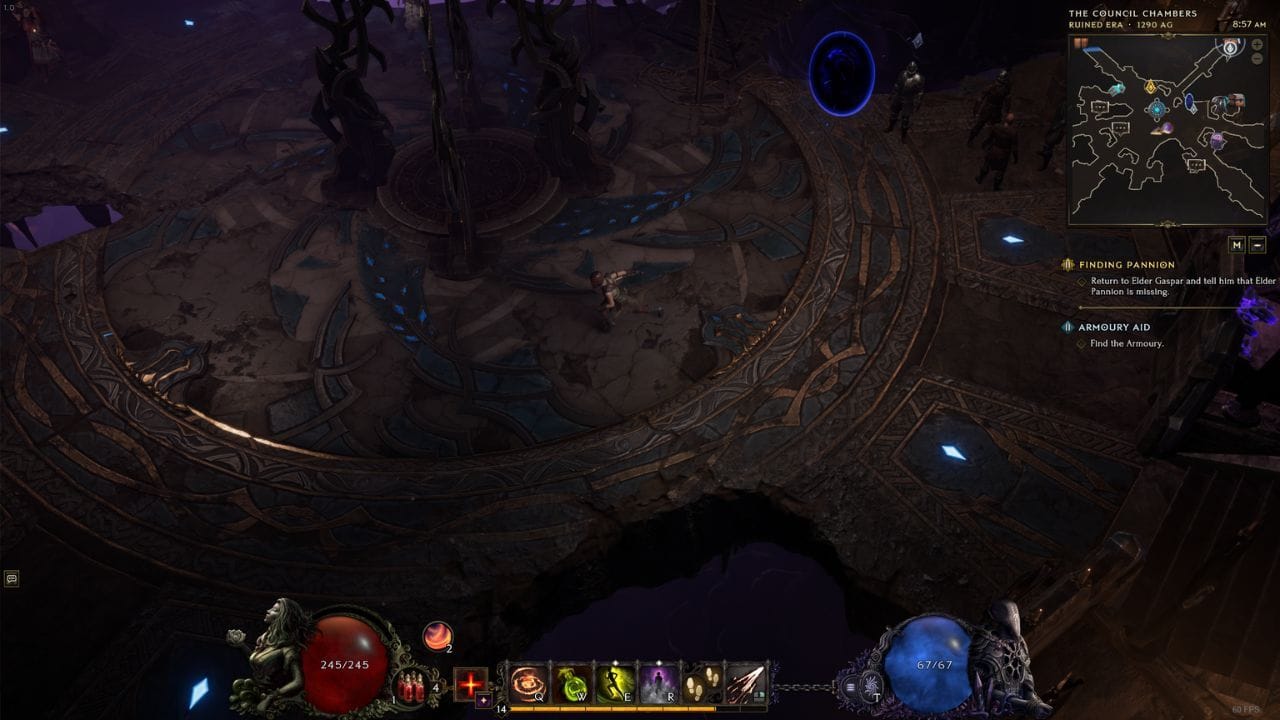This screenshot has width=1280, height=720.
Task: Collapse the minimap using the minus button
Action: tap(1258, 244)
